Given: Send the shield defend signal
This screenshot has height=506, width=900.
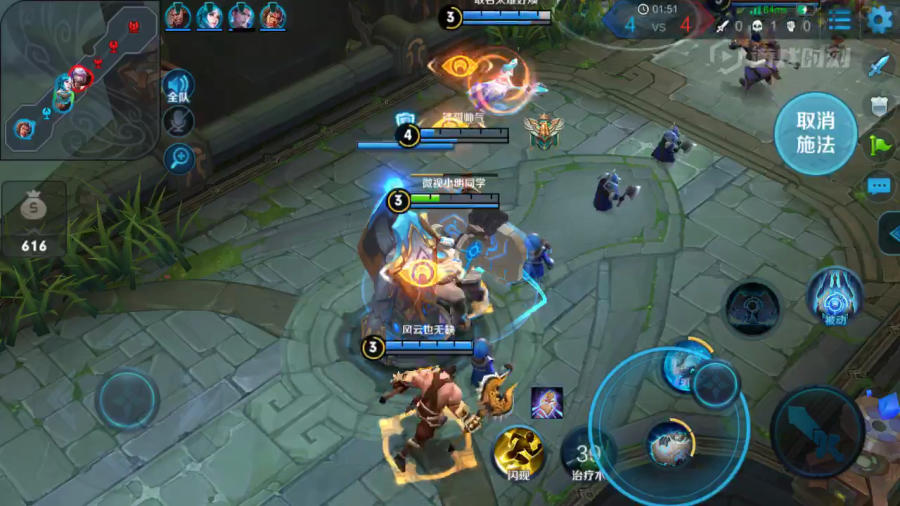Looking at the screenshot, I should (878, 105).
